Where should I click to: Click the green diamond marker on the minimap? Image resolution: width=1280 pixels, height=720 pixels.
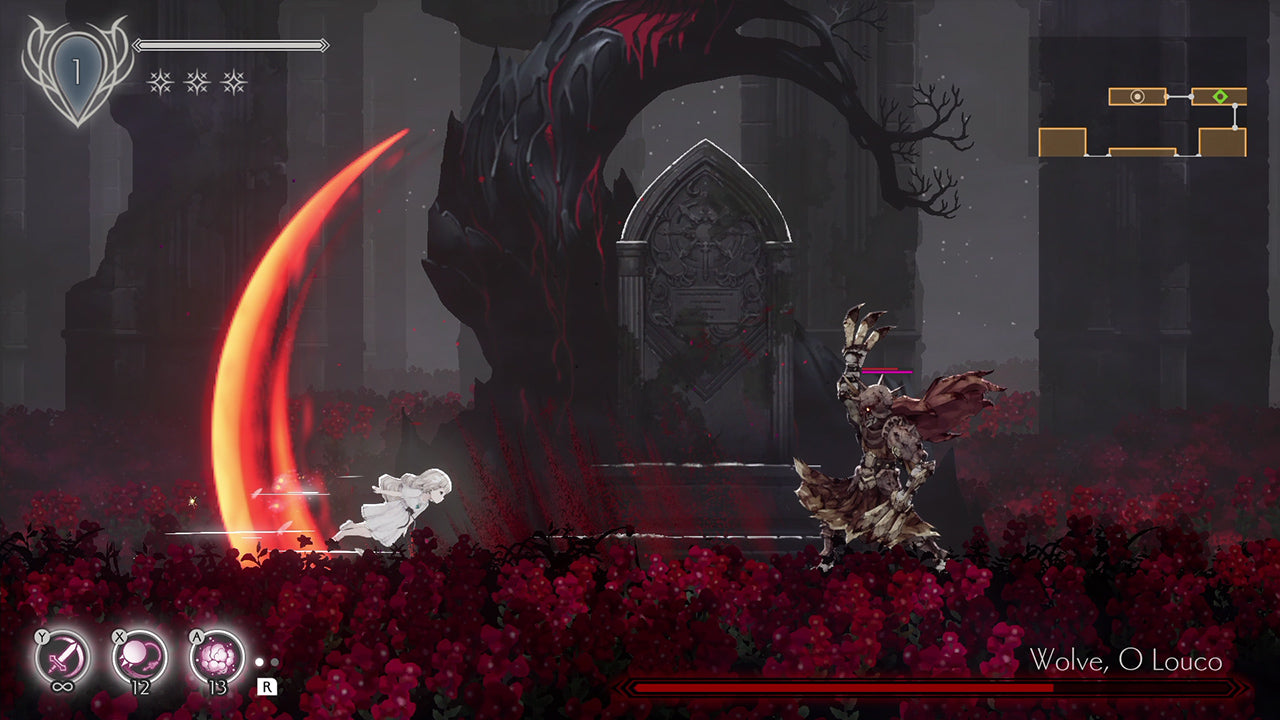[x=1220, y=95]
